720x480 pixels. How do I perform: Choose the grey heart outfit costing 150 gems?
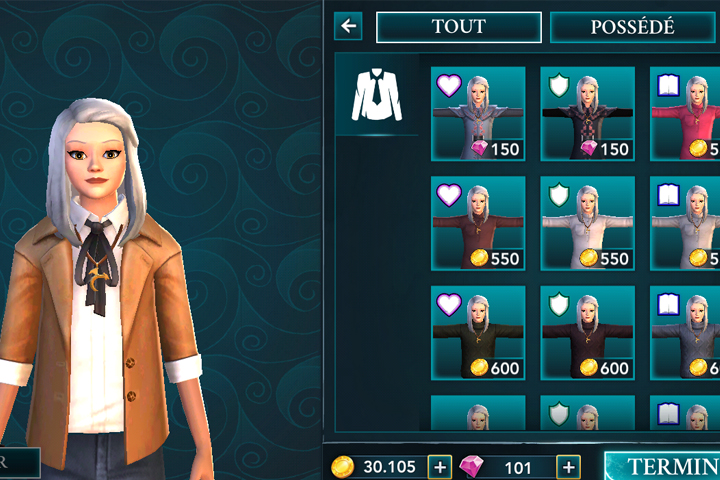(477, 113)
